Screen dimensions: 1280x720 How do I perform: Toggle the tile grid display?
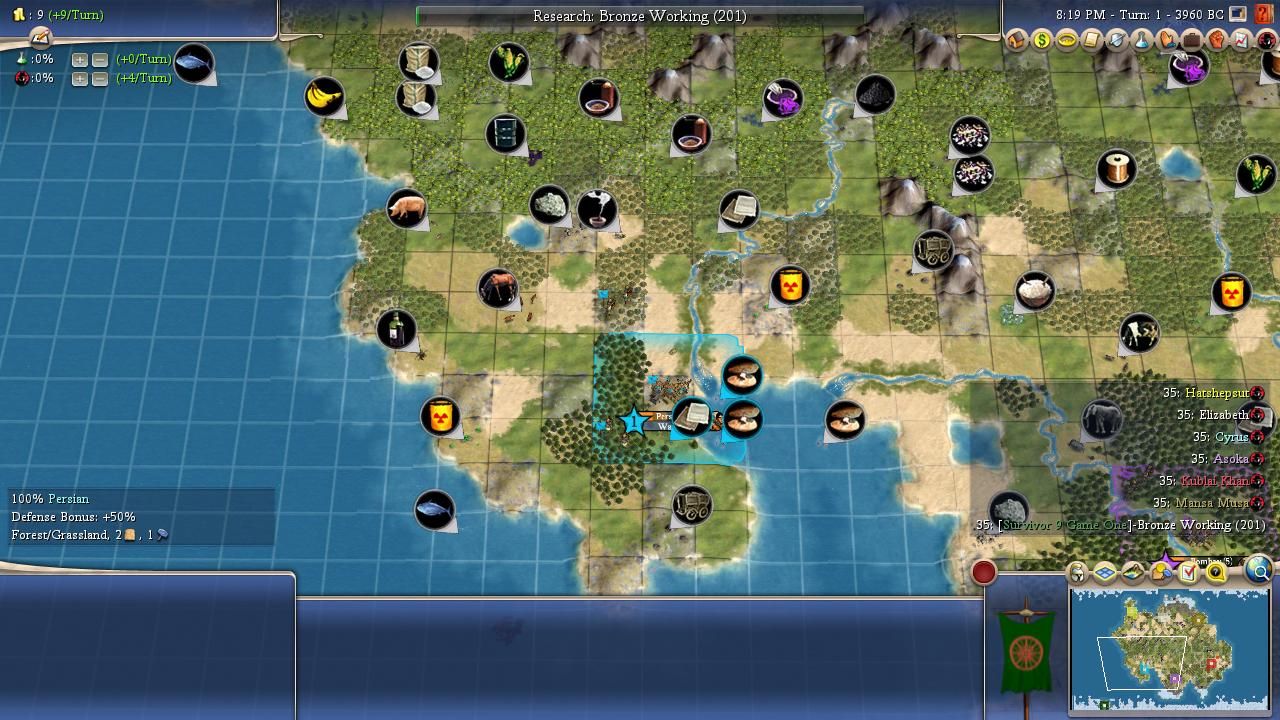point(1105,573)
